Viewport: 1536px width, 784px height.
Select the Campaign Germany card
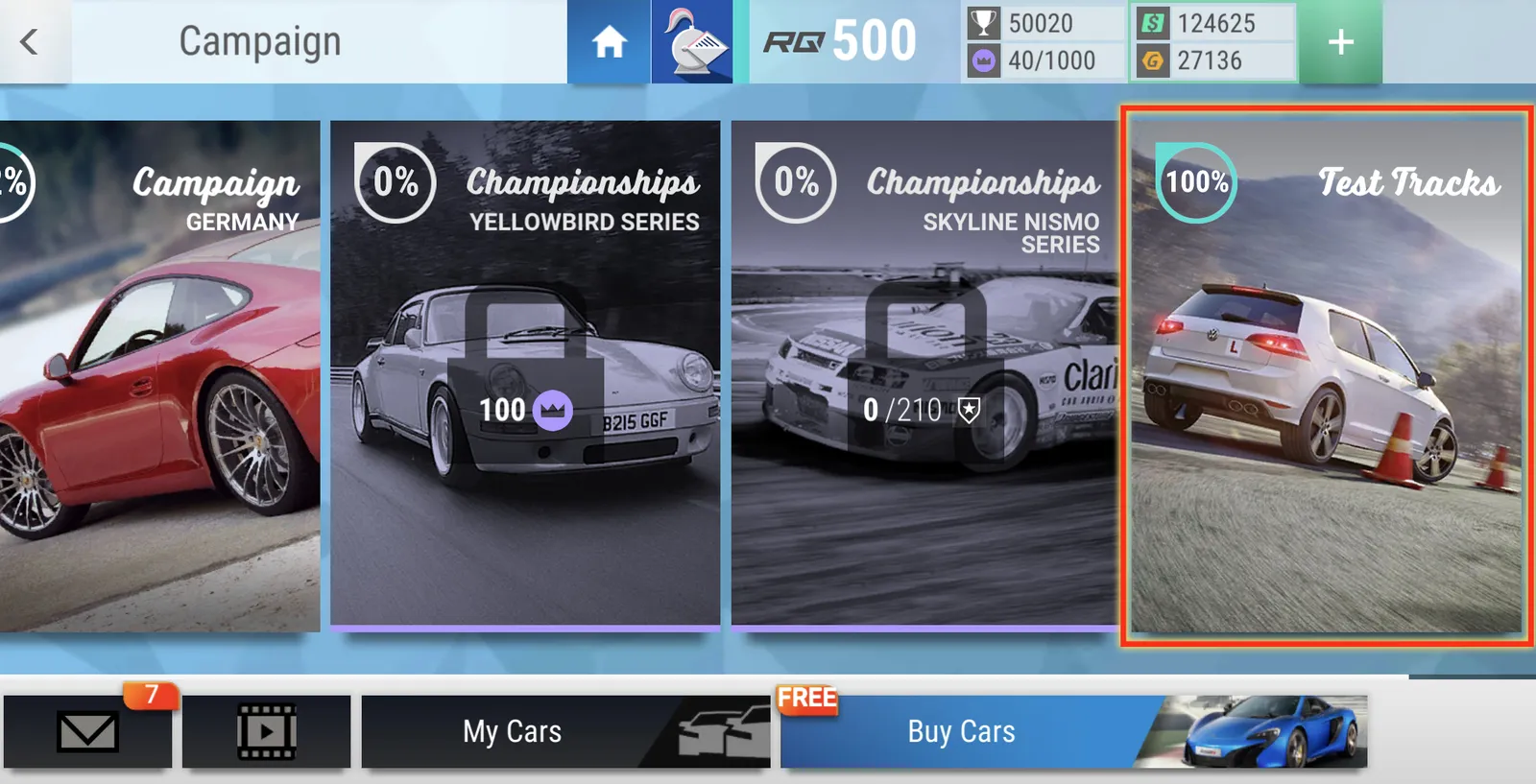[x=159, y=375]
